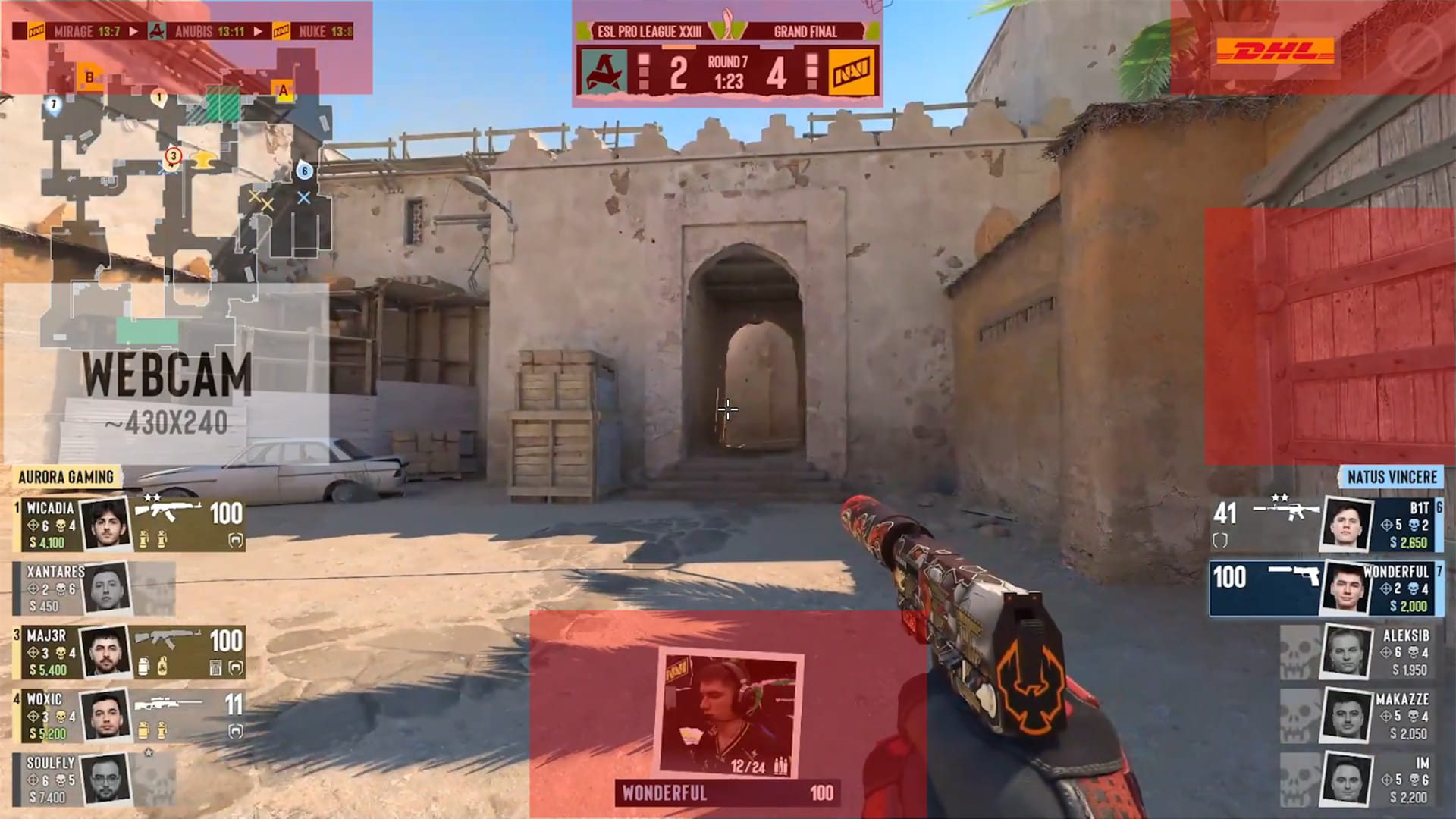
Task: Select Wicadia's player row
Action: pyautogui.click(x=129, y=524)
